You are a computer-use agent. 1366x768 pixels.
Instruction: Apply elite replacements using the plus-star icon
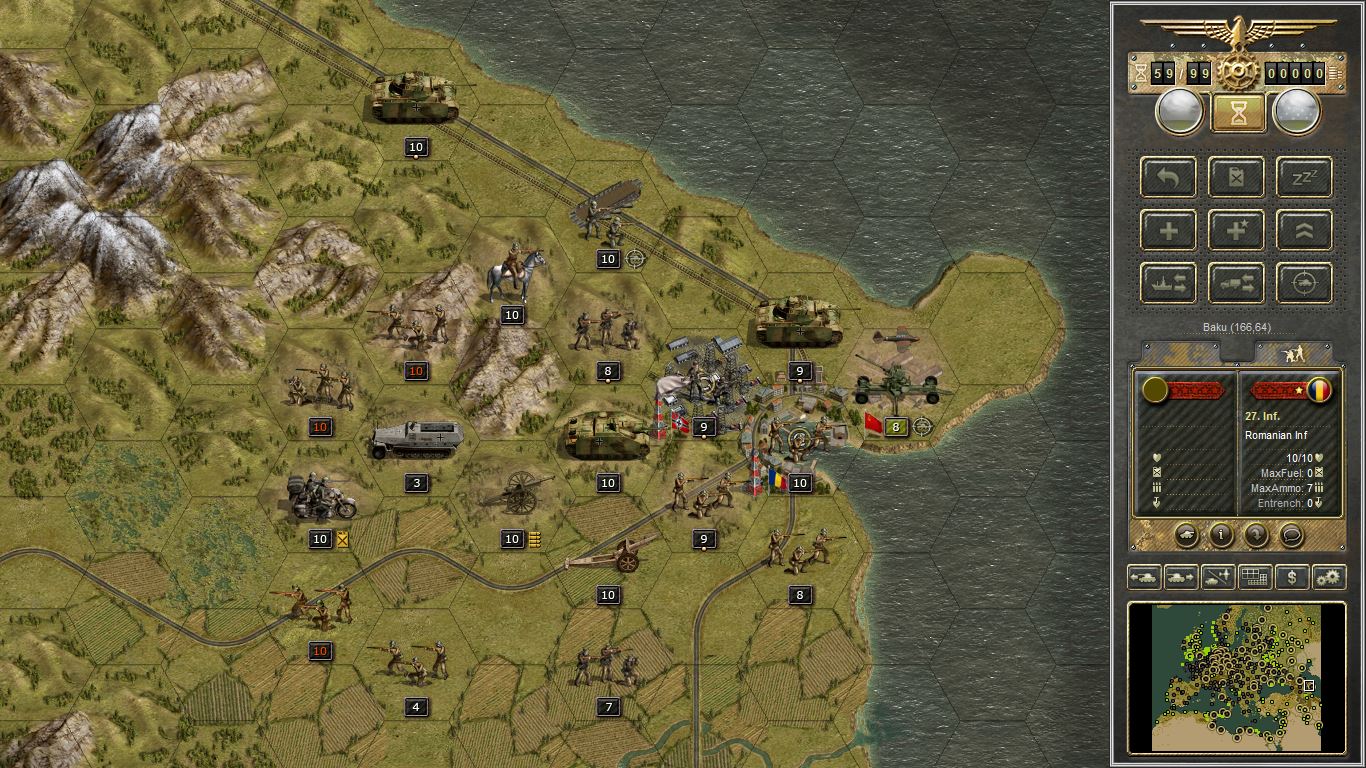pyautogui.click(x=1236, y=231)
